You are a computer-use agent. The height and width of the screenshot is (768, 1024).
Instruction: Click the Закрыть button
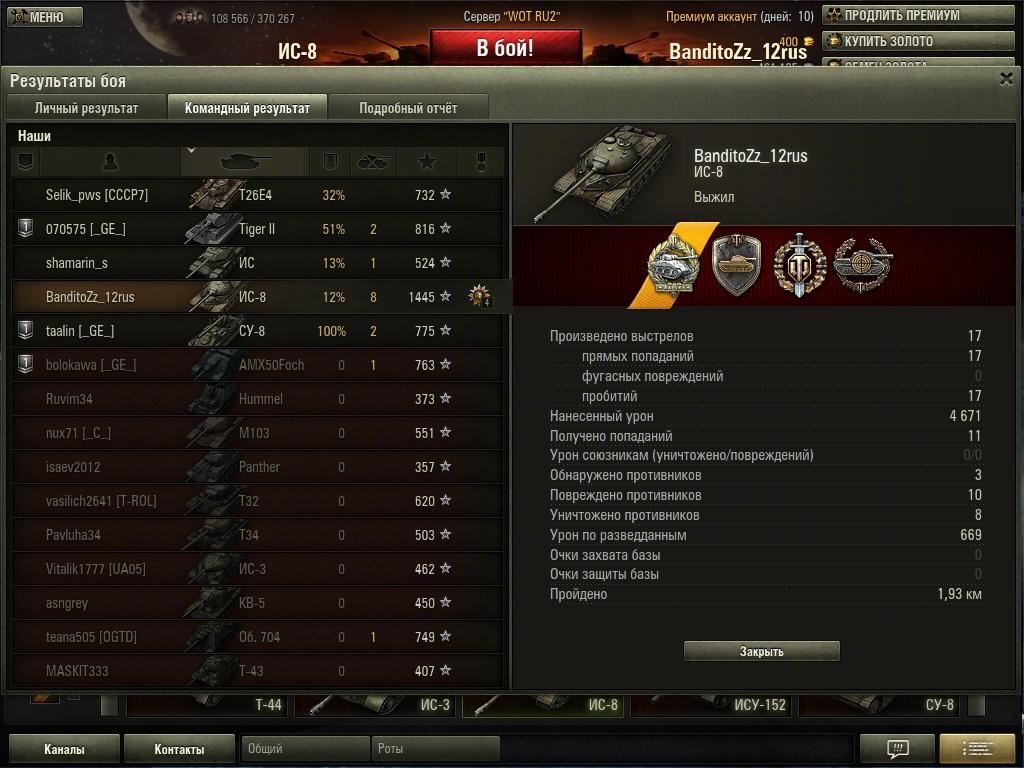pyautogui.click(x=761, y=651)
